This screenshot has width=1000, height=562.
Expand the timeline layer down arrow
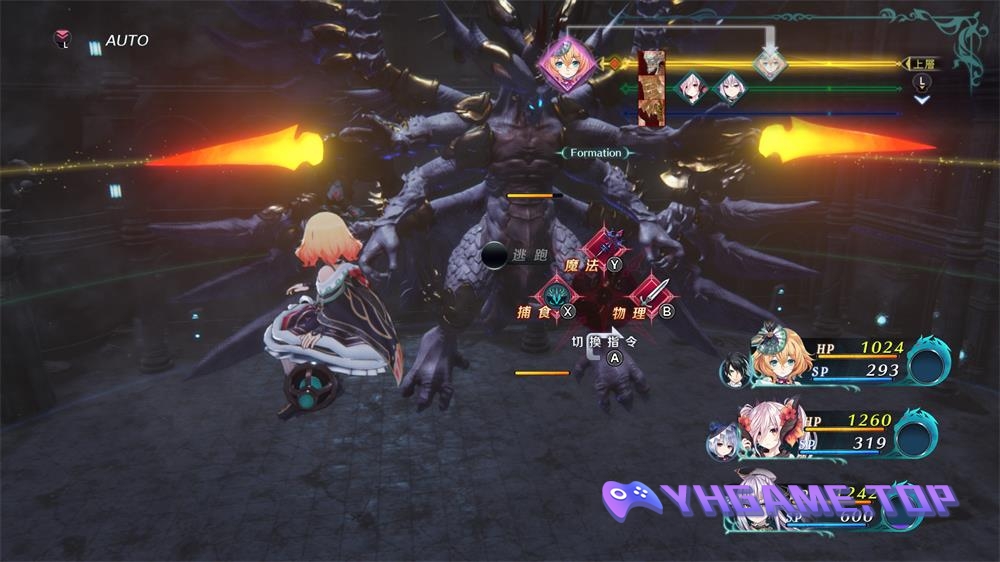coord(921,99)
